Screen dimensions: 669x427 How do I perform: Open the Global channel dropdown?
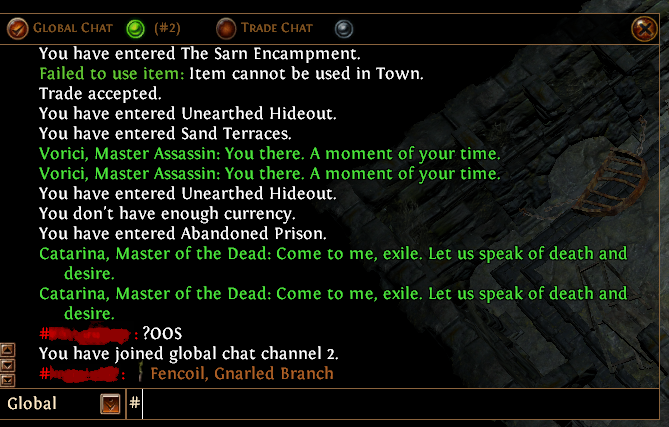[x=111, y=404]
